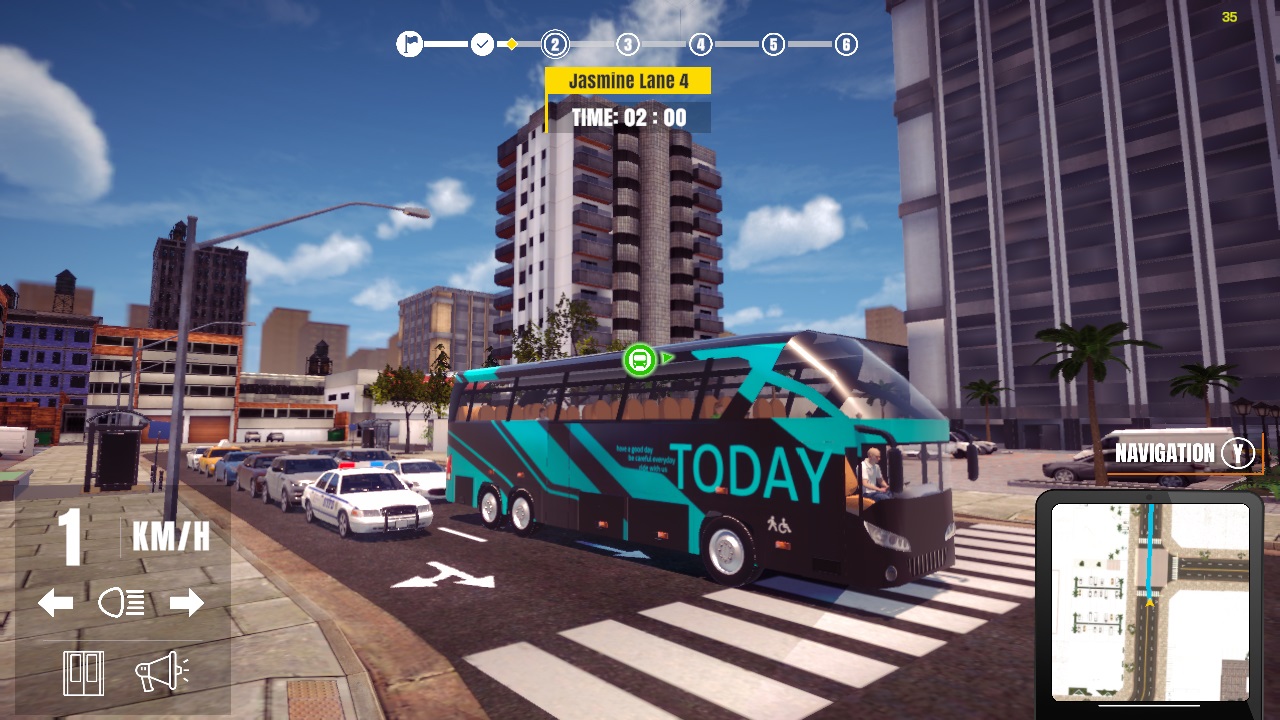Enable the left turn signal arrow
The height and width of the screenshot is (720, 1280).
57,602
